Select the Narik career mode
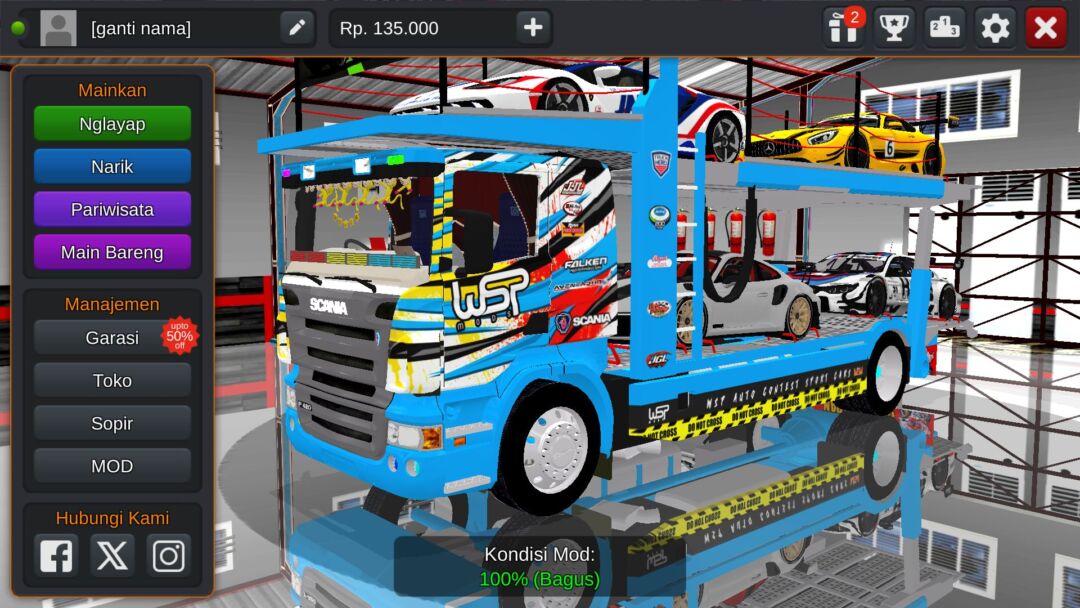The image size is (1080, 608). [112, 167]
